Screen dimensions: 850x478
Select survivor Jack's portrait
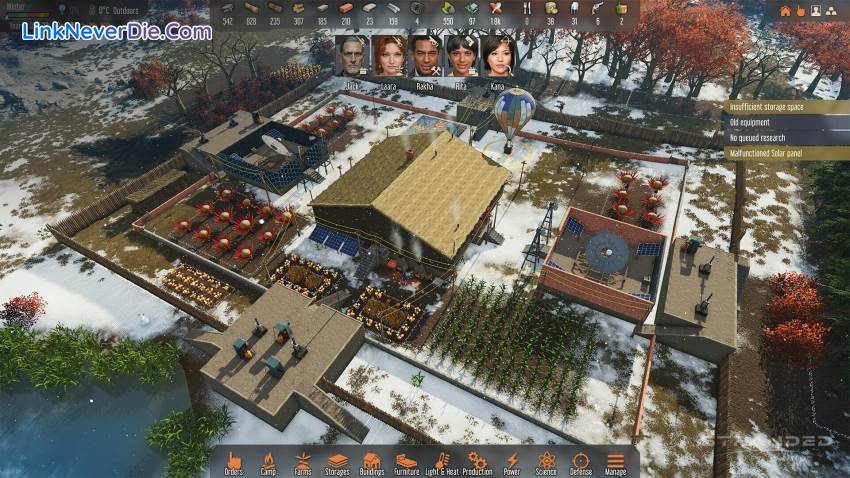[x=354, y=56]
